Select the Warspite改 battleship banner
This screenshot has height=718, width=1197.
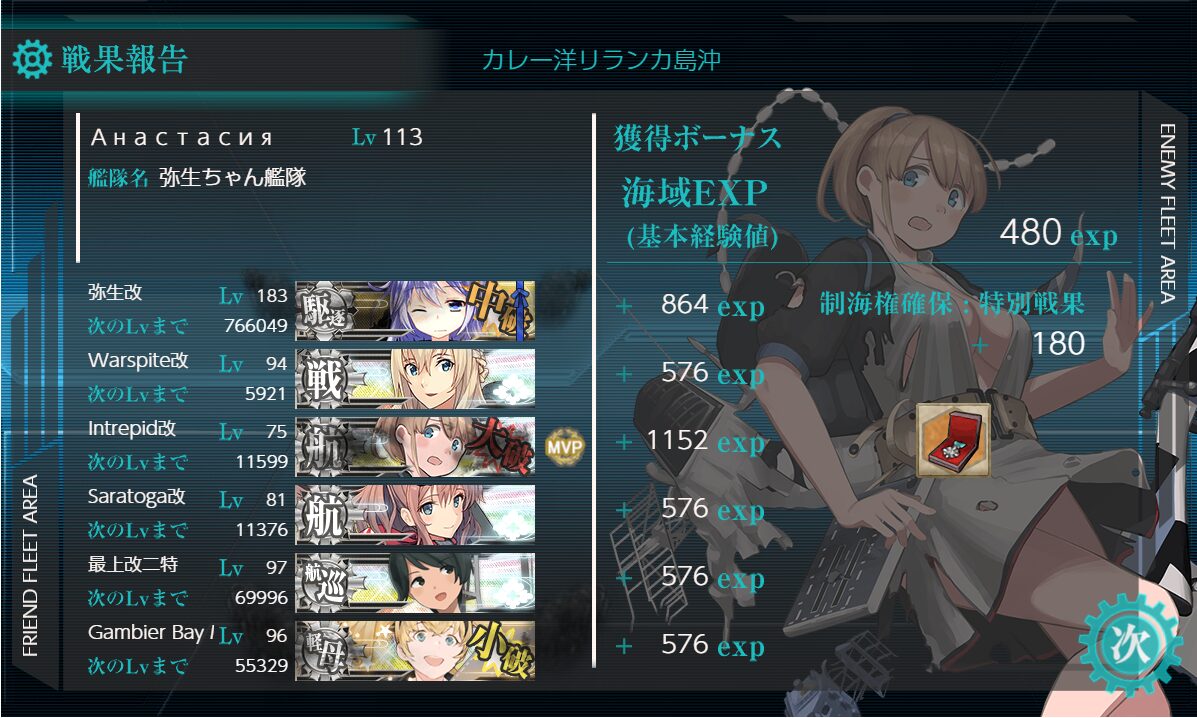point(415,378)
